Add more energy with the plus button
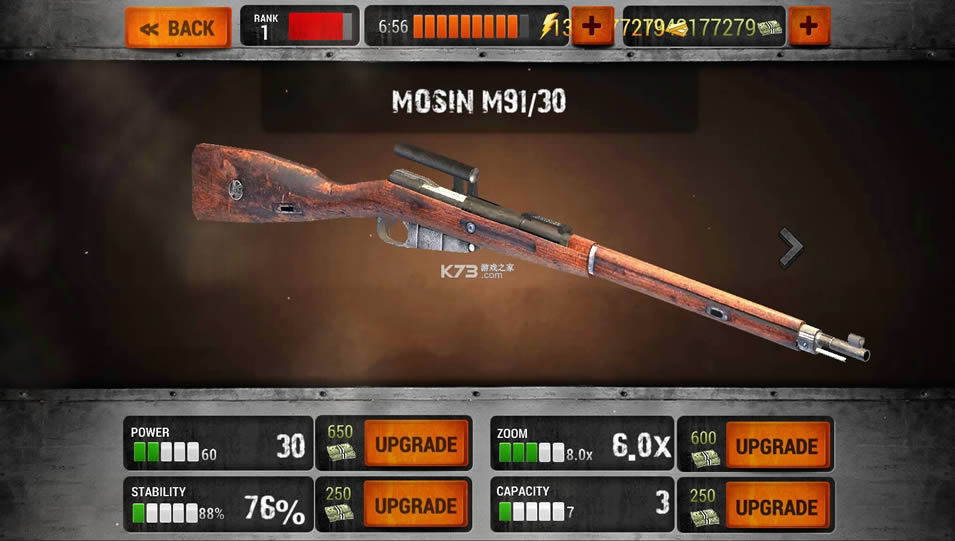Screen dimensions: 955x541 pos(592,26)
